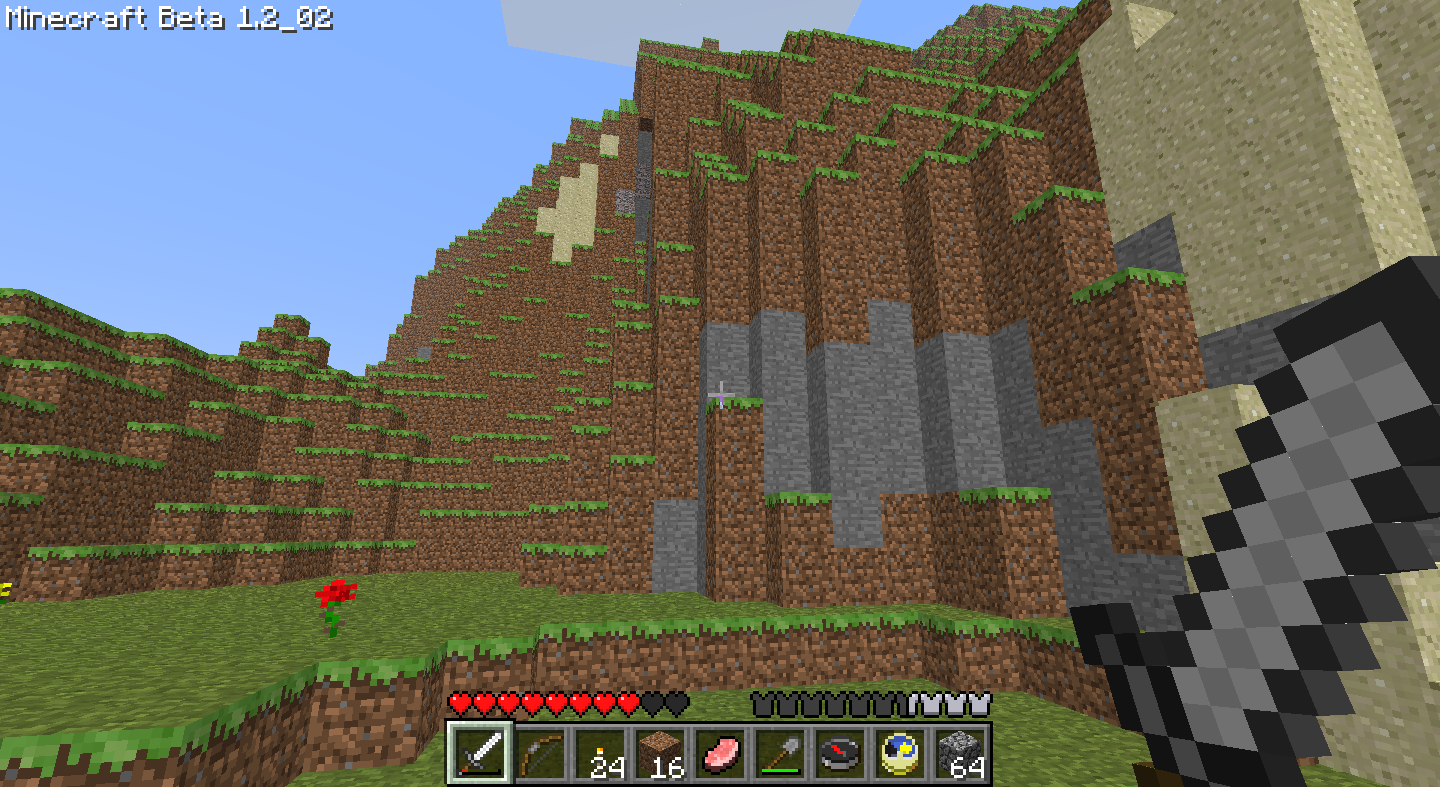This screenshot has width=1440, height=787.
Task: Click the rightmost empty black heart
Action: (674, 703)
